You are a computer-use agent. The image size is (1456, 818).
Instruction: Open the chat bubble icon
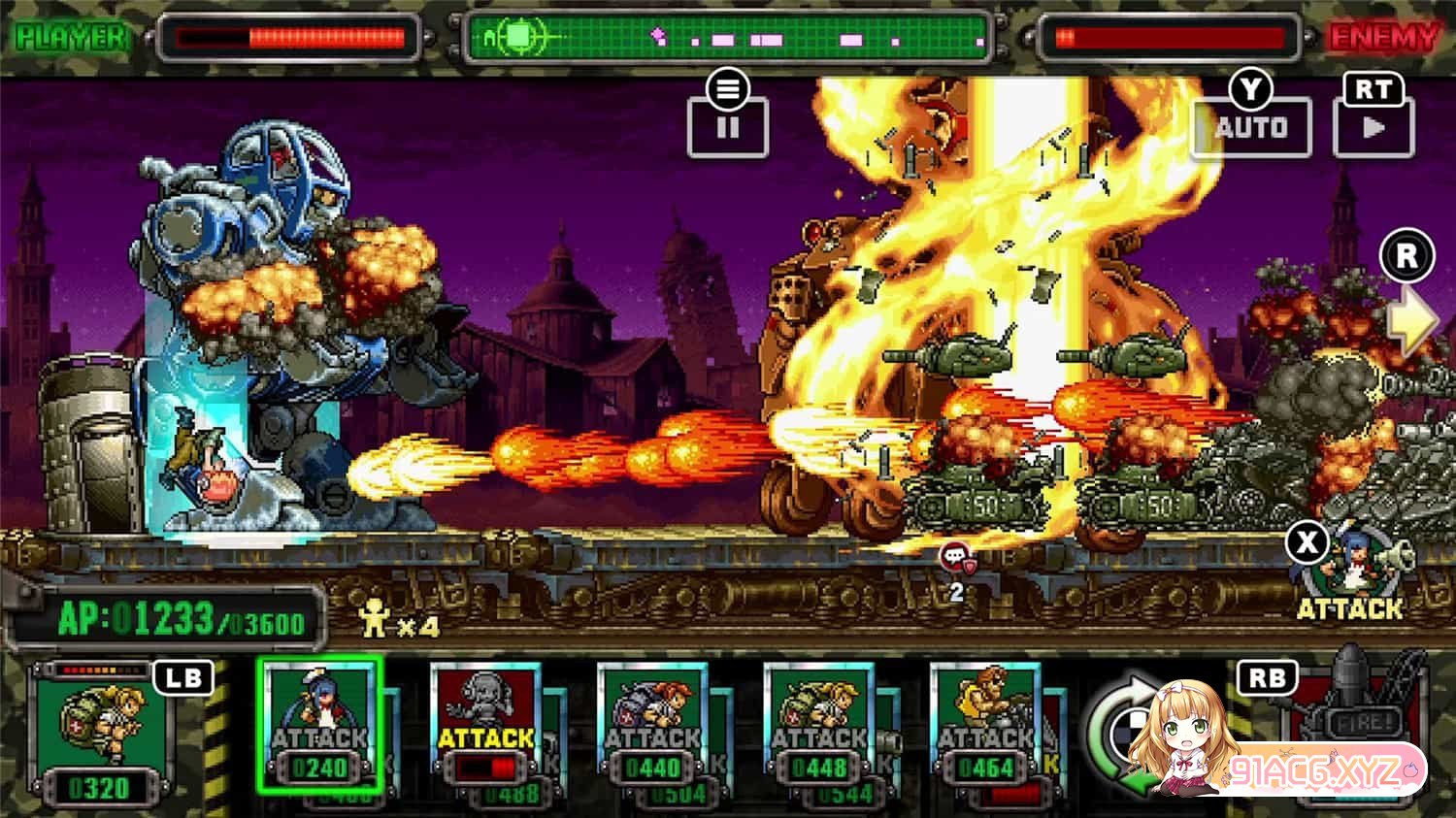(x=955, y=558)
